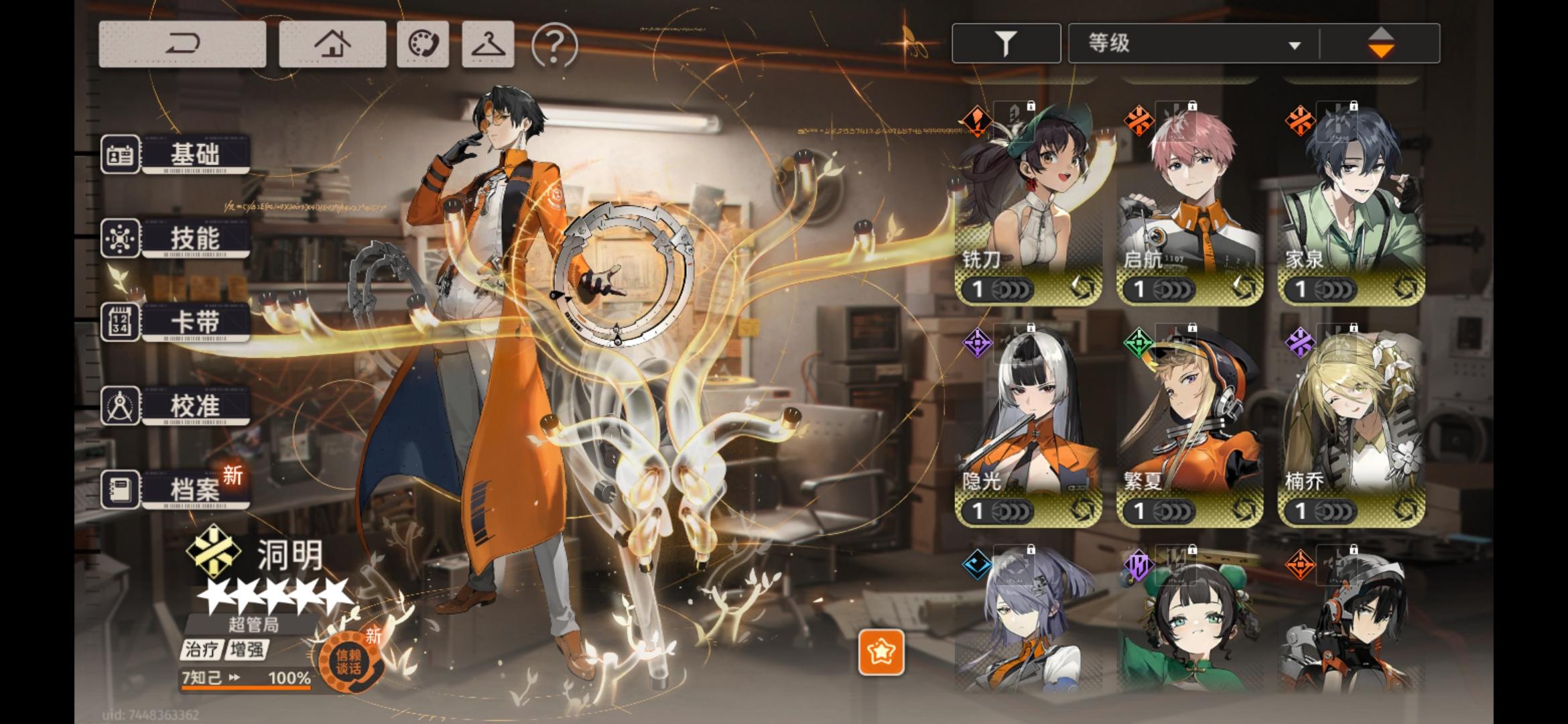
Task: Click the question mark help icon
Action: click(551, 45)
